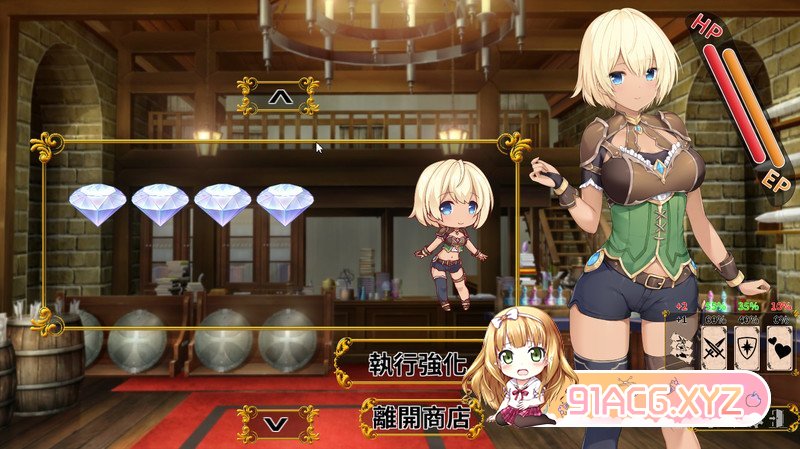Select the crossed swords card
The width and height of the screenshot is (800, 449).
click(714, 347)
